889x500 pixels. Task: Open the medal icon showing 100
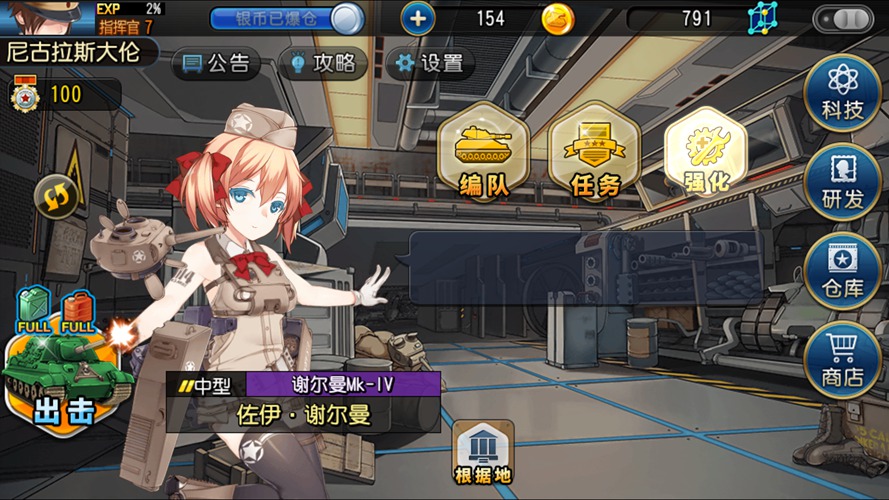click(x=24, y=95)
